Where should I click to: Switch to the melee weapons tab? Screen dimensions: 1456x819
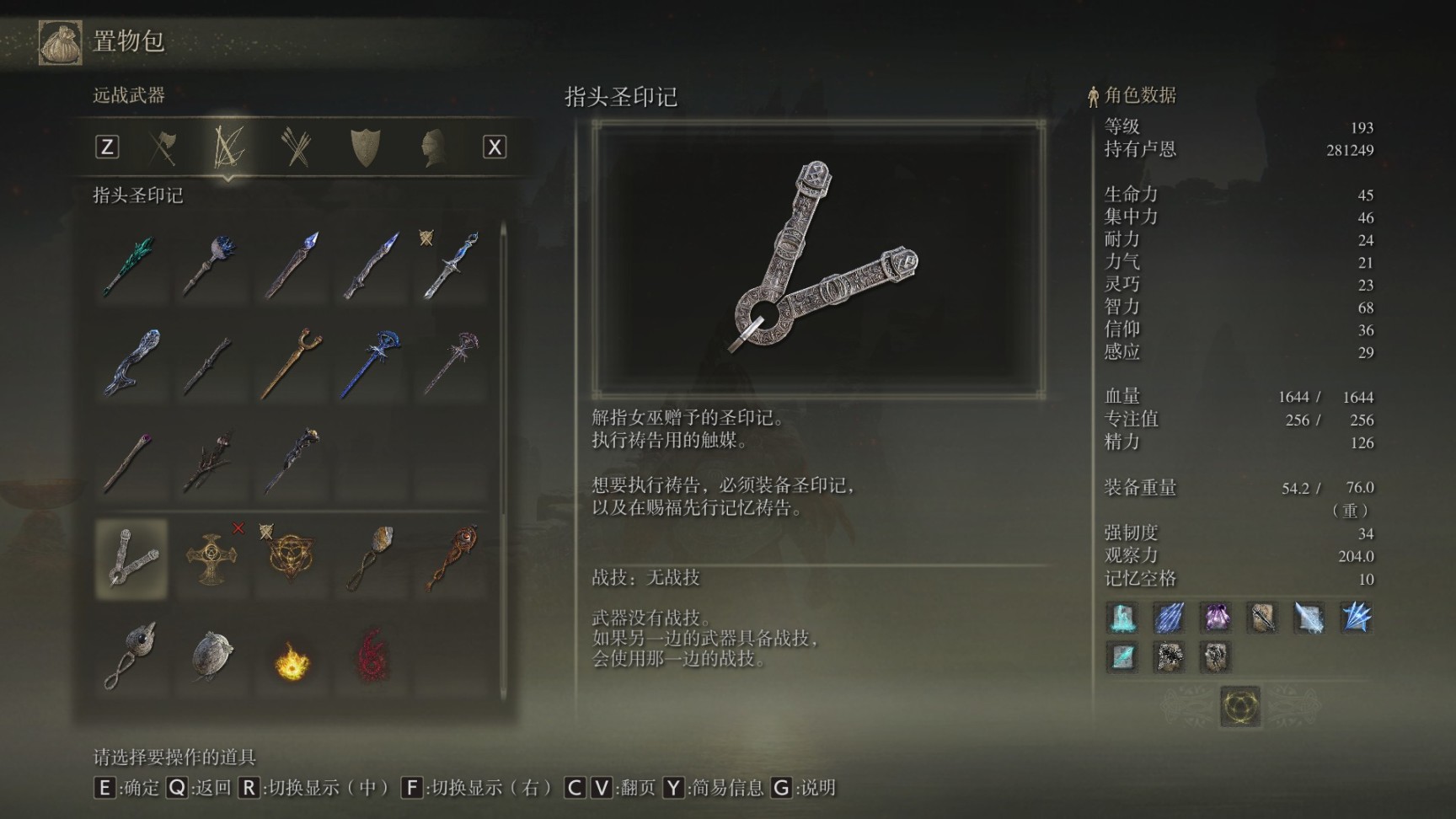coord(163,147)
